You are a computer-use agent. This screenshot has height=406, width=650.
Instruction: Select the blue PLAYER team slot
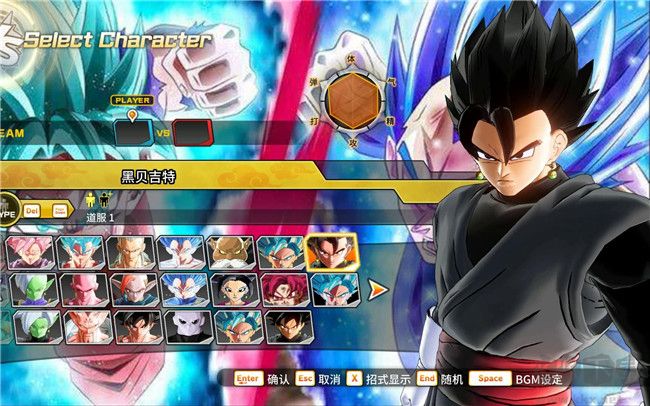click(x=132, y=132)
